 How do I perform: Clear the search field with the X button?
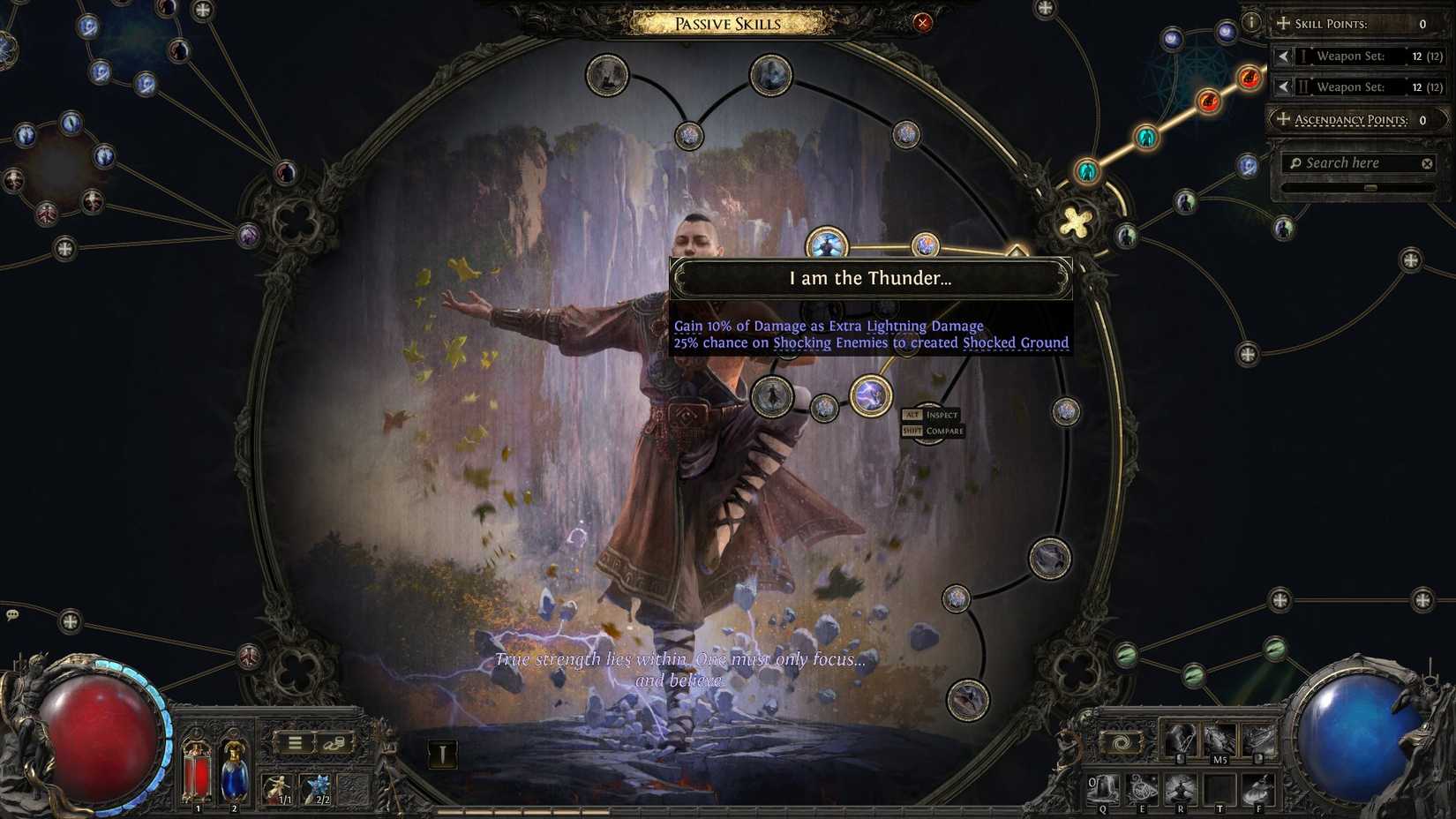click(x=1427, y=162)
